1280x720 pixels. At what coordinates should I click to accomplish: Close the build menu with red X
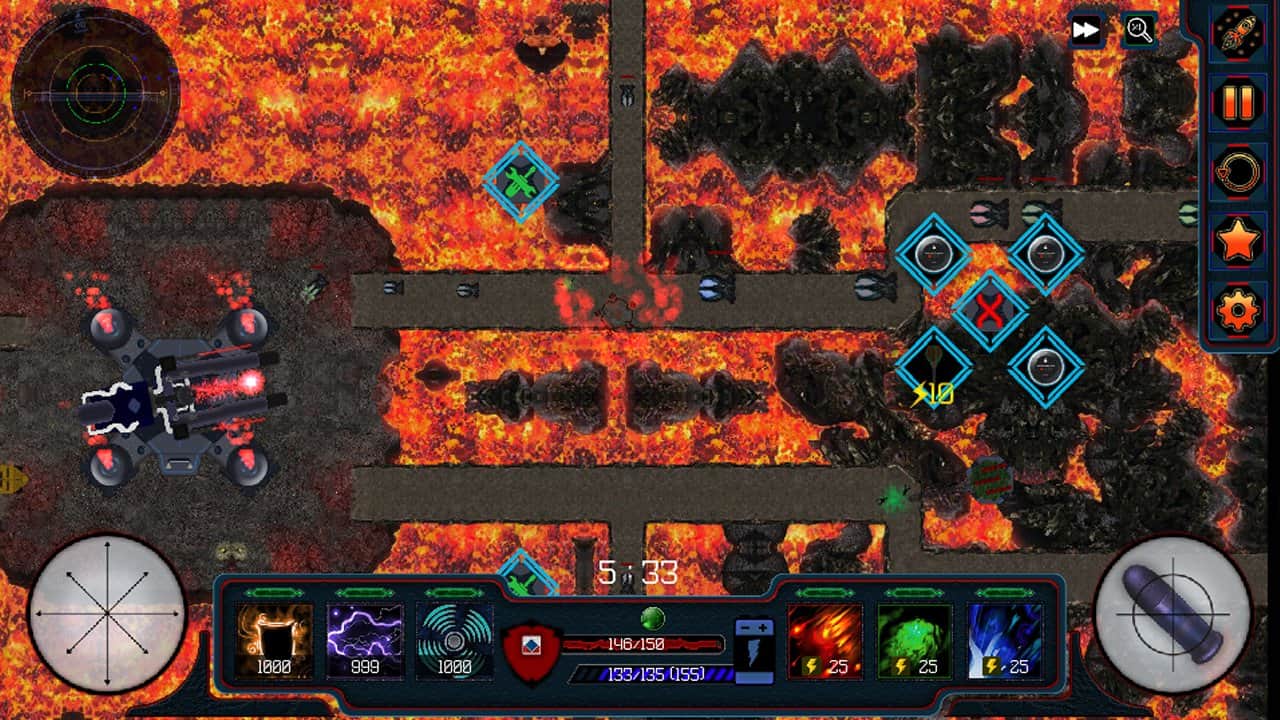pyautogui.click(x=989, y=312)
